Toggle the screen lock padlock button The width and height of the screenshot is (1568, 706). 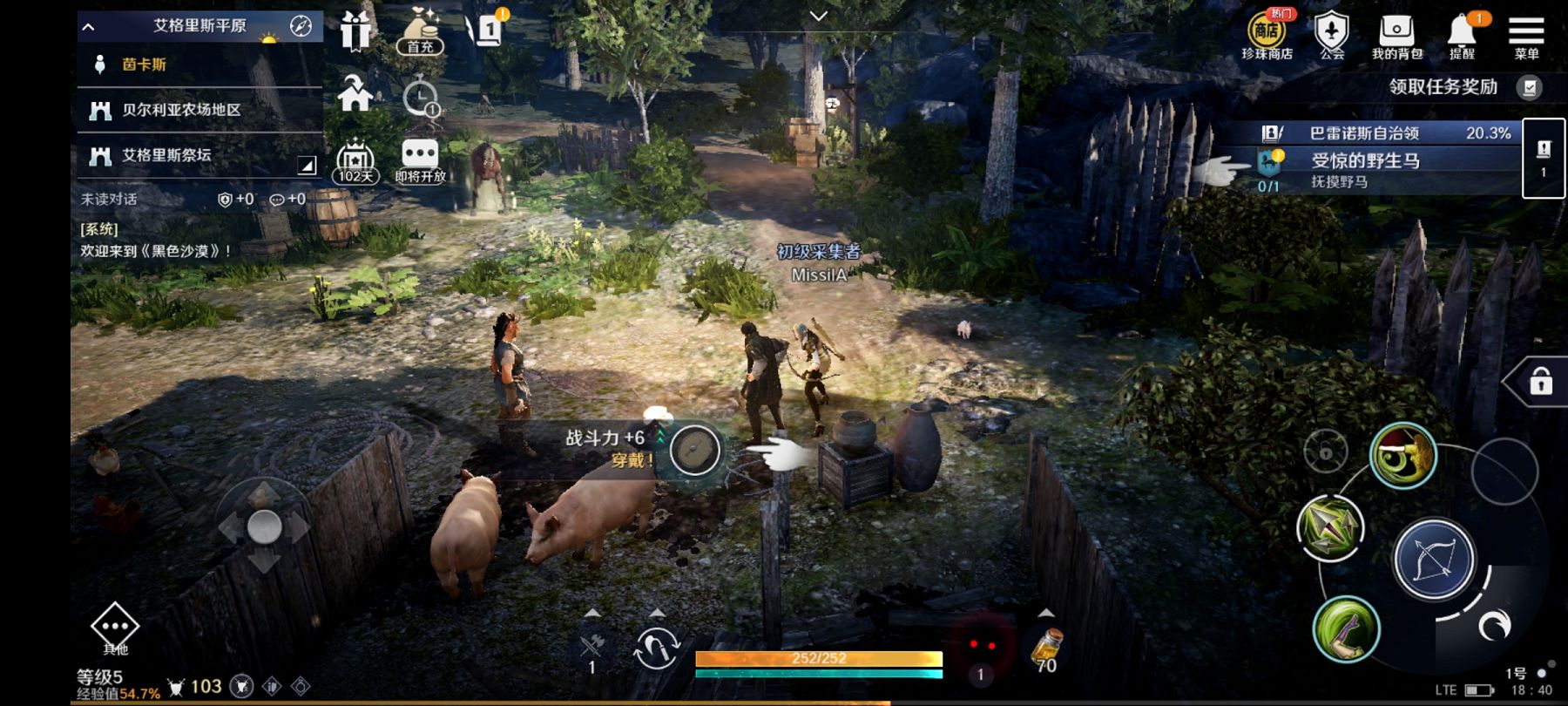[x=1540, y=382]
